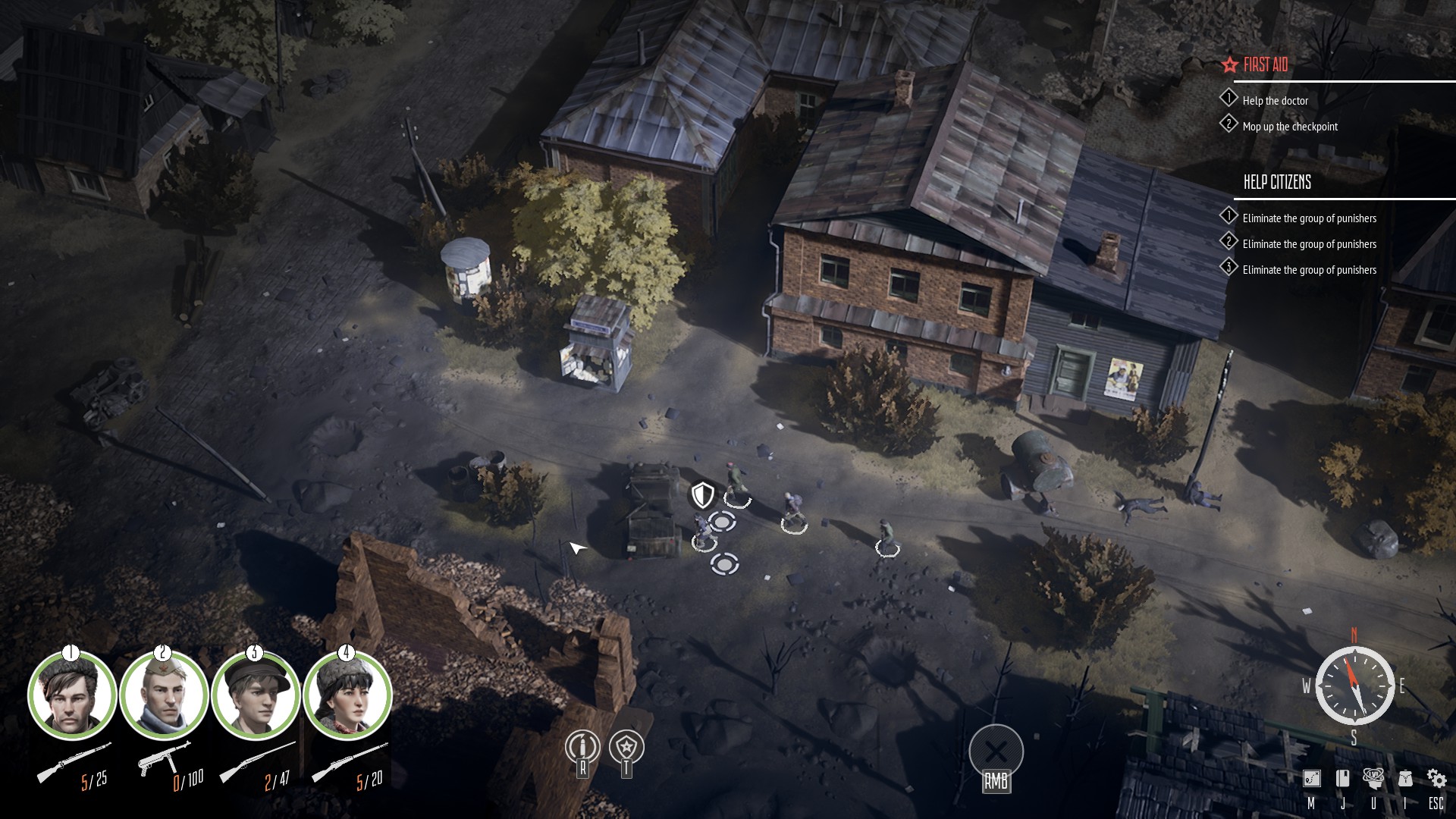Open the backpack inventory icon
1456x819 pixels.
tap(1405, 779)
